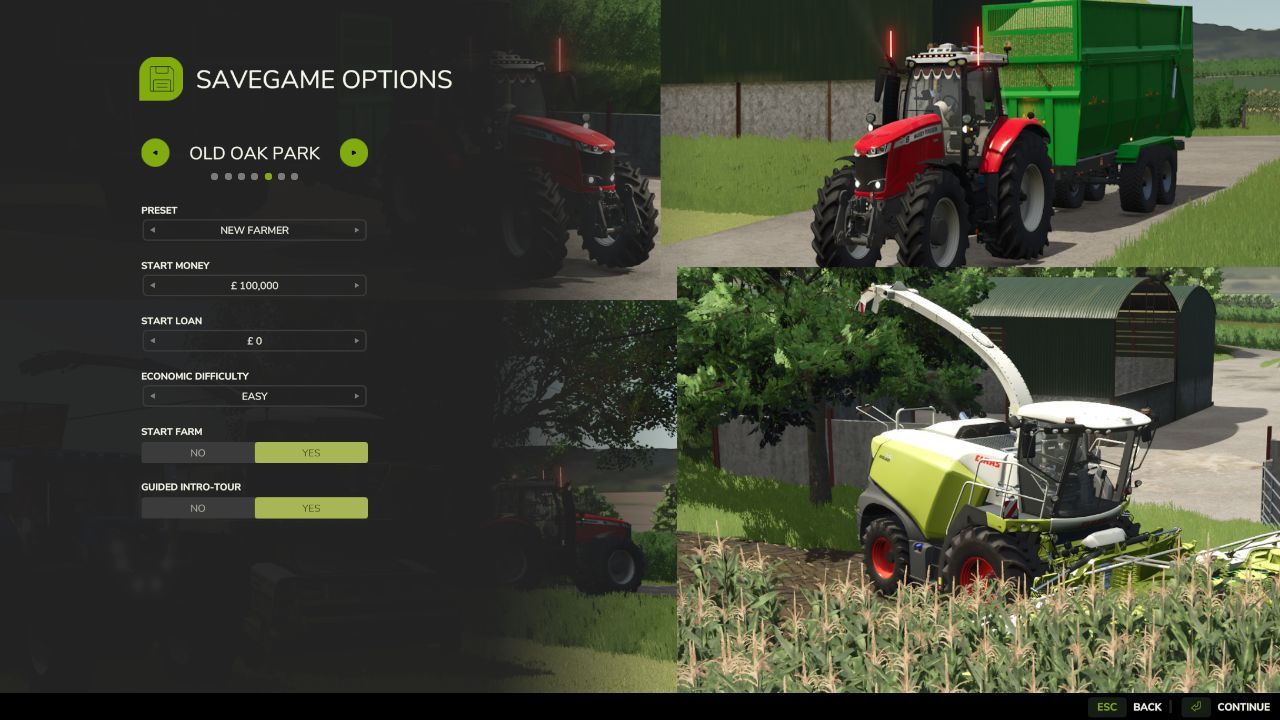Viewport: 1280px width, 720px height.
Task: Click the ECONOMIC DIFFICULTY value showing EASY
Action: tap(255, 396)
